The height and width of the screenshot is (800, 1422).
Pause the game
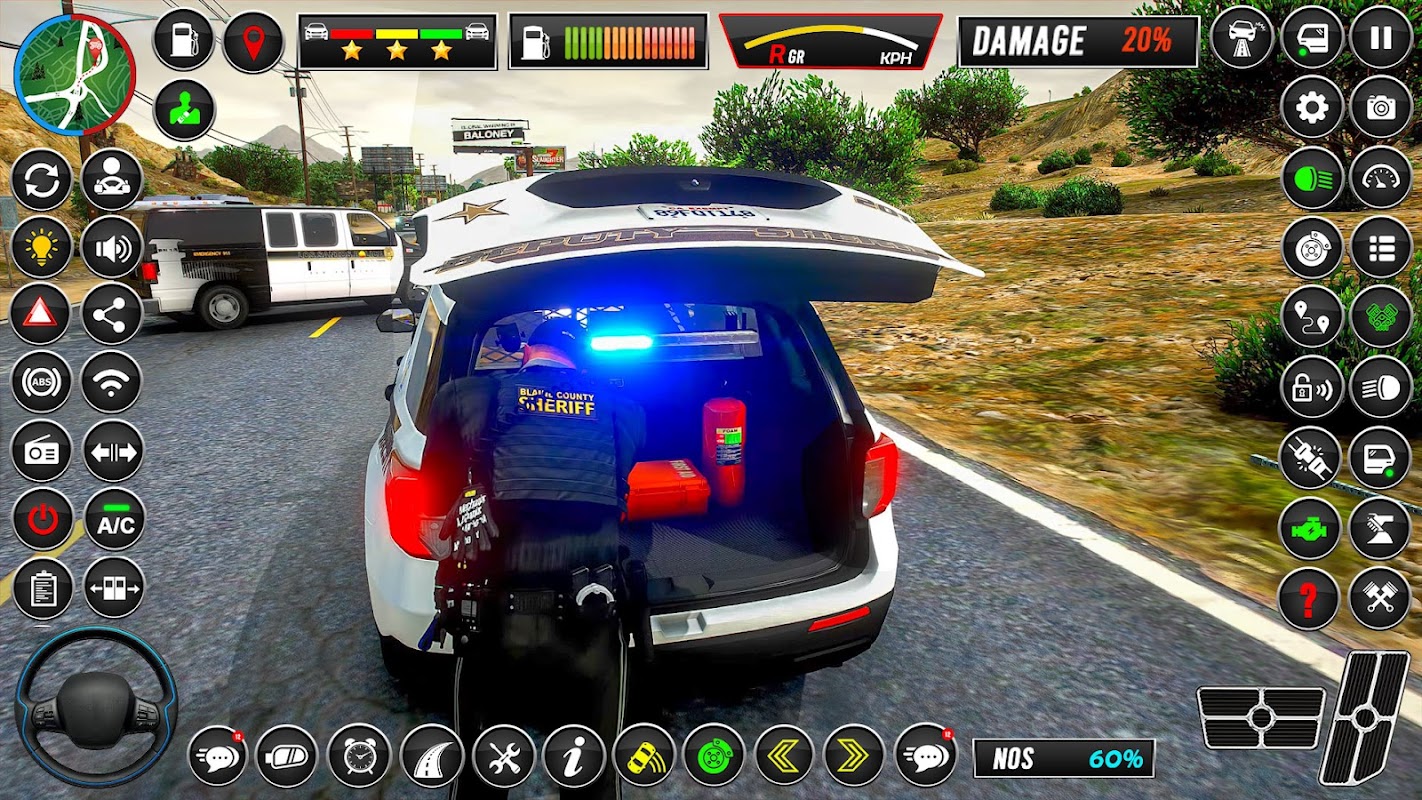pos(1381,38)
